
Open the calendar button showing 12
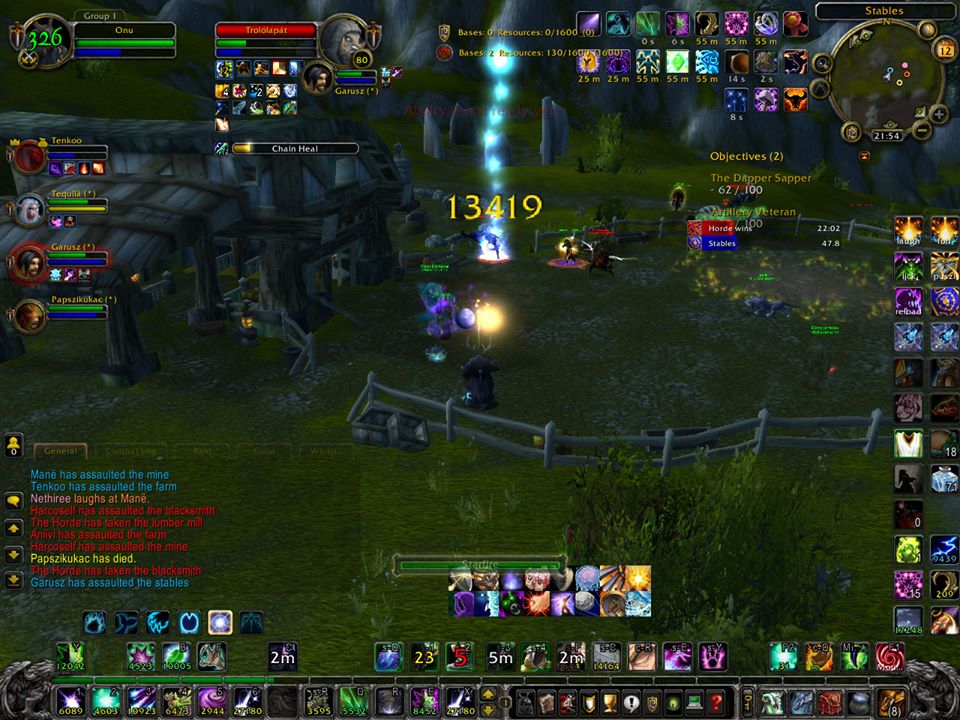pyautogui.click(x=945, y=49)
